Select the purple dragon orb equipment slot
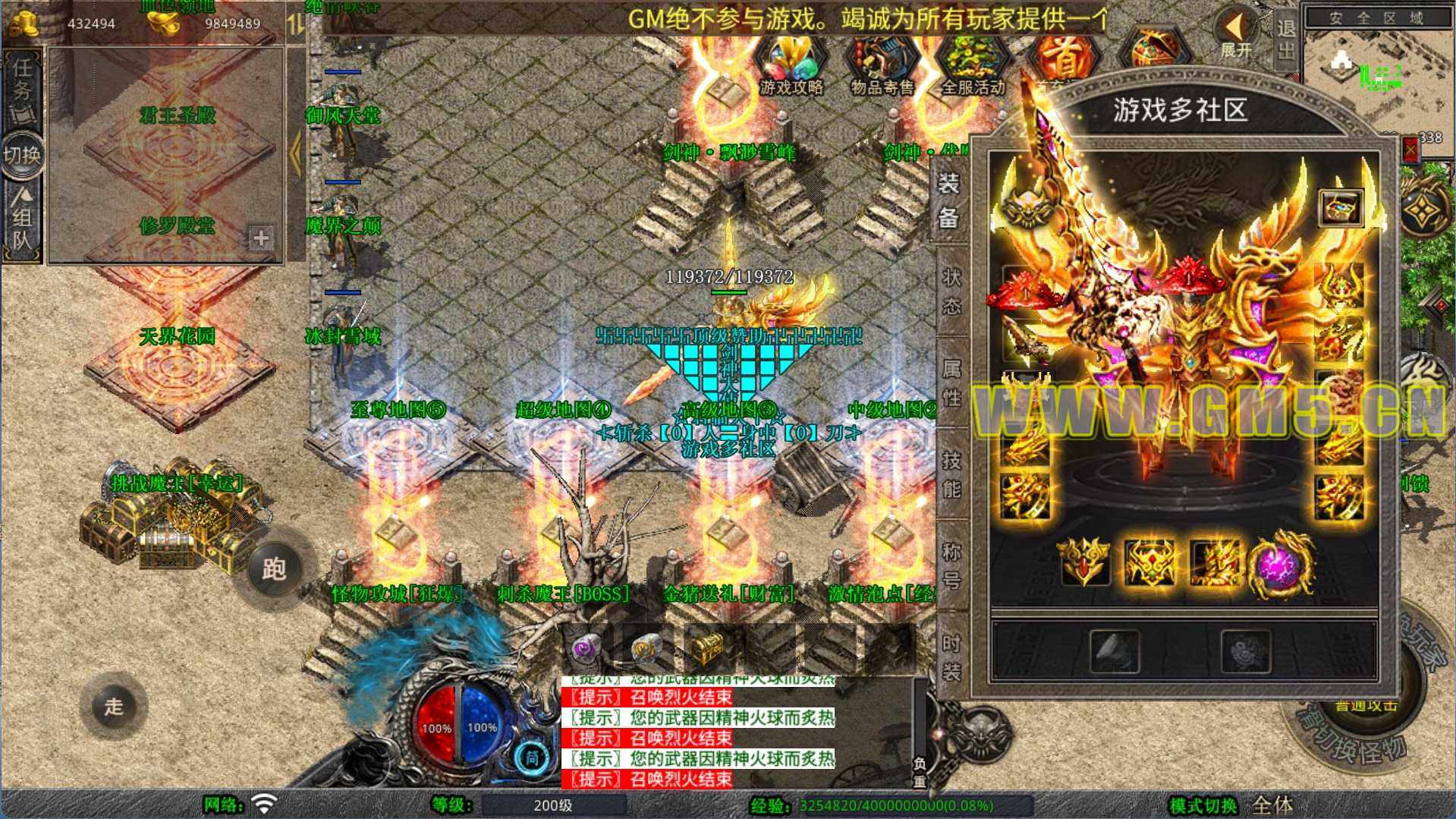Image resolution: width=1456 pixels, height=819 pixels. pyautogui.click(x=1281, y=562)
